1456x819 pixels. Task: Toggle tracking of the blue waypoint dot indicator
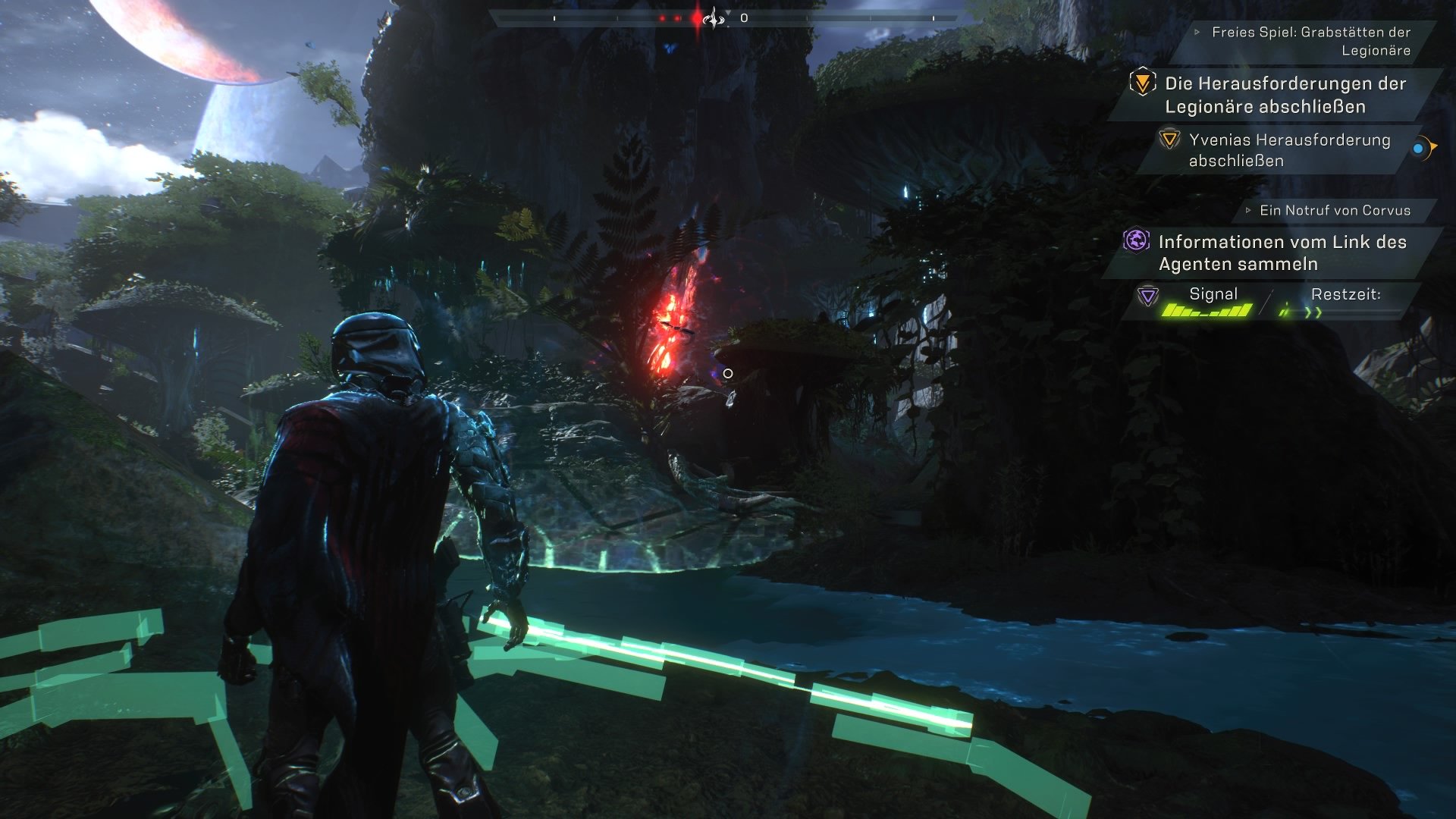click(x=1417, y=149)
